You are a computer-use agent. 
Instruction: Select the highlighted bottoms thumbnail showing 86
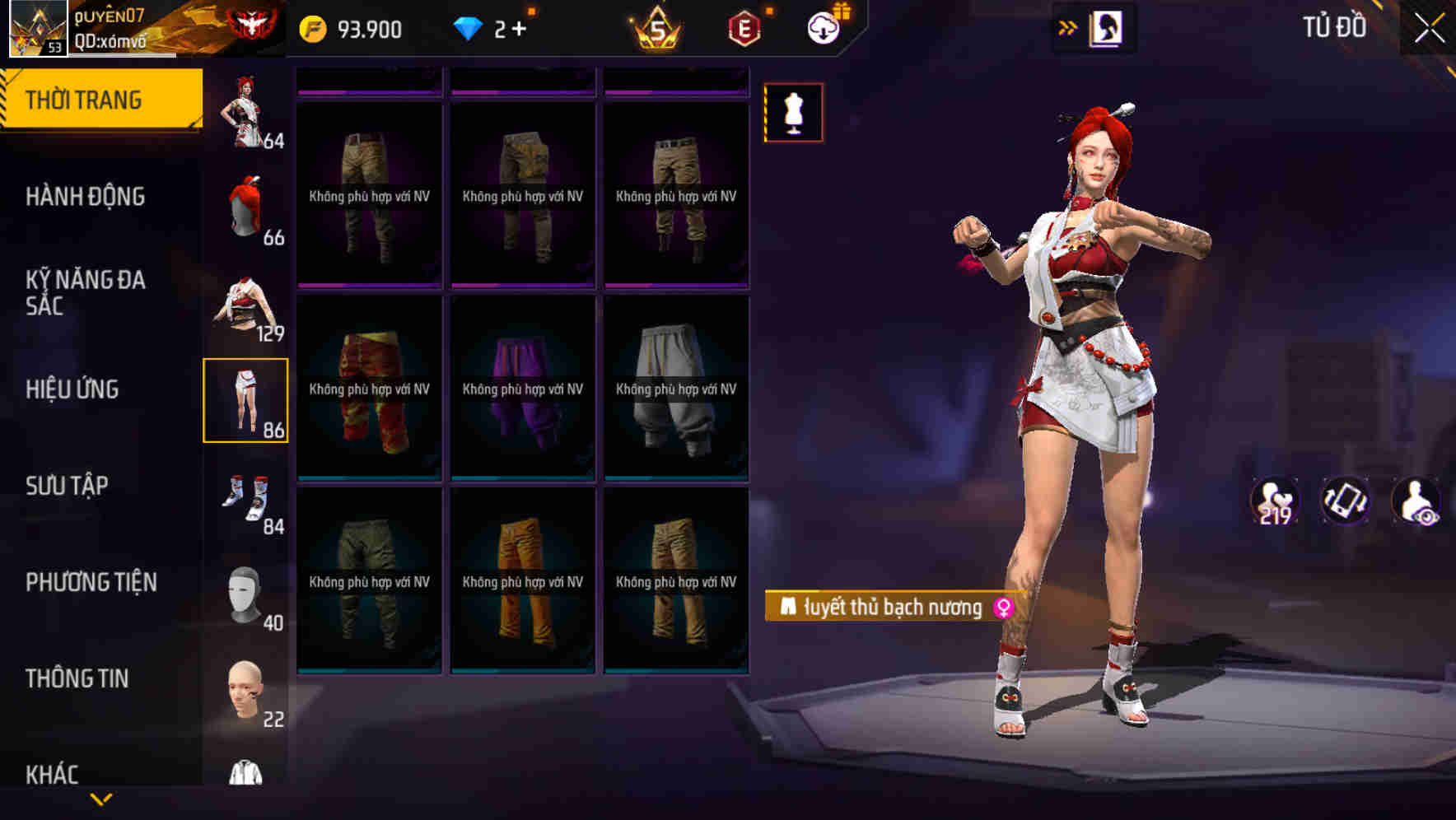point(246,402)
